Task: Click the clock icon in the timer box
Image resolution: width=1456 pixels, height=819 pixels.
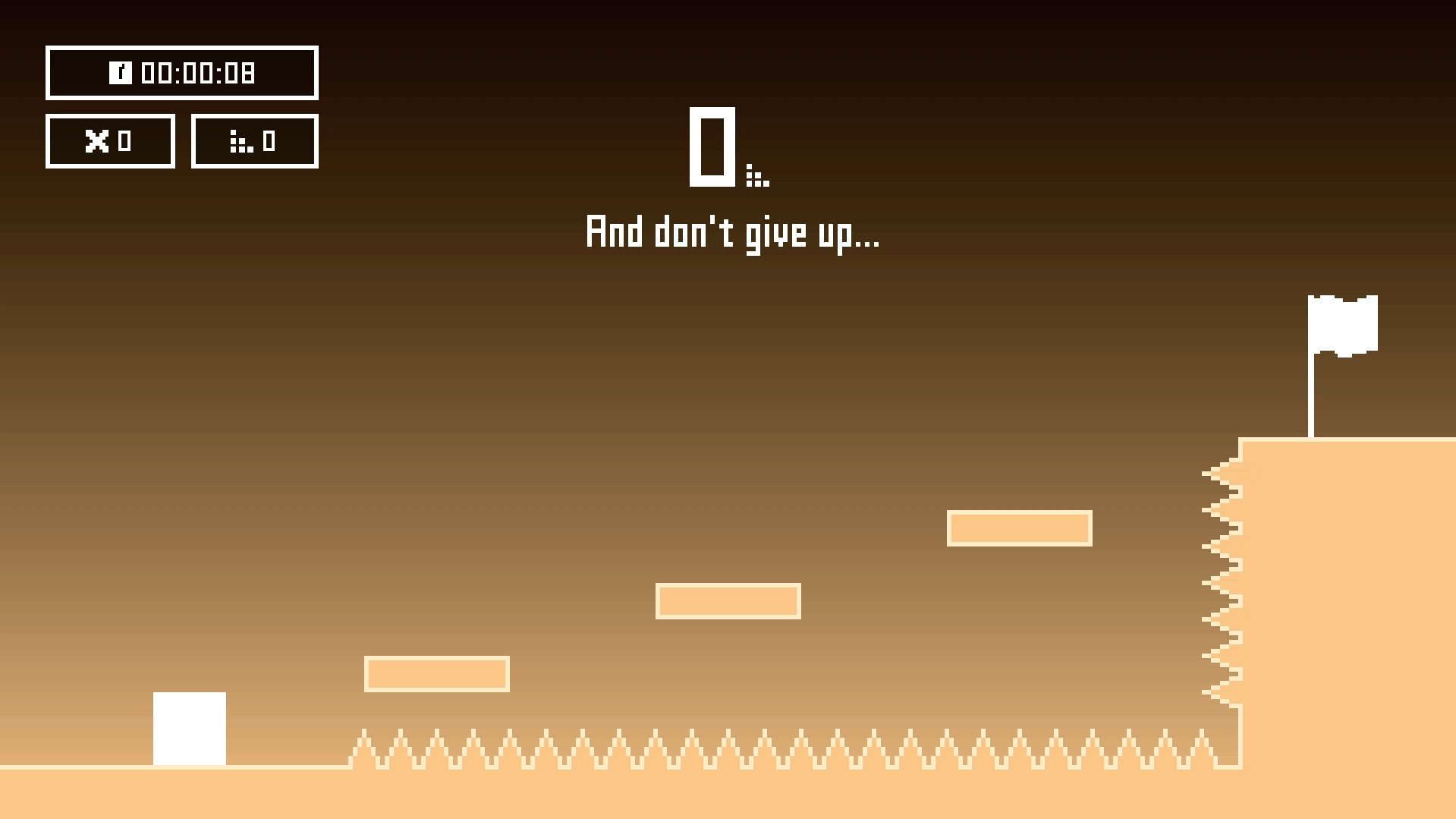Action: pos(121,73)
